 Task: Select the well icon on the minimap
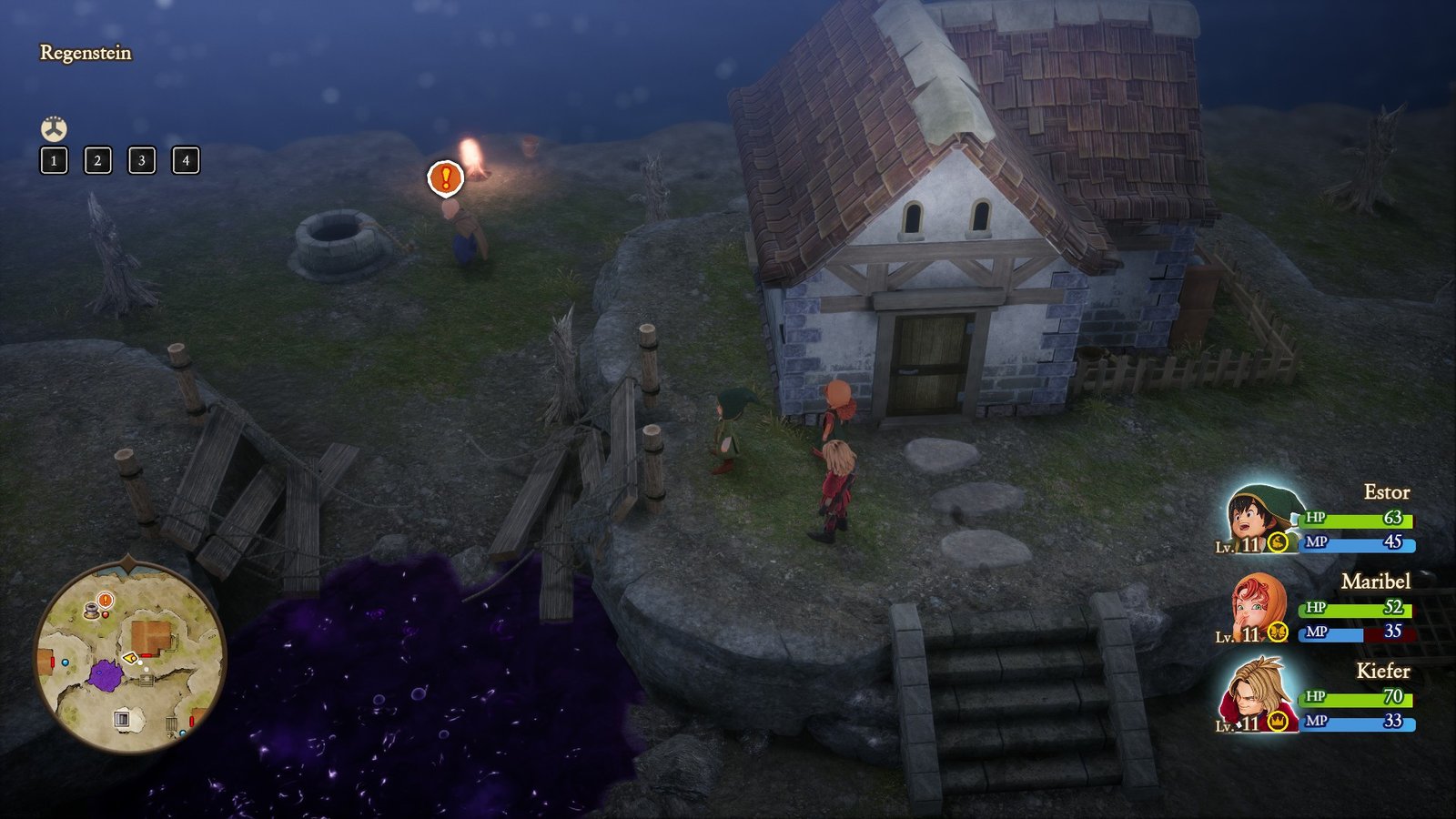point(91,610)
